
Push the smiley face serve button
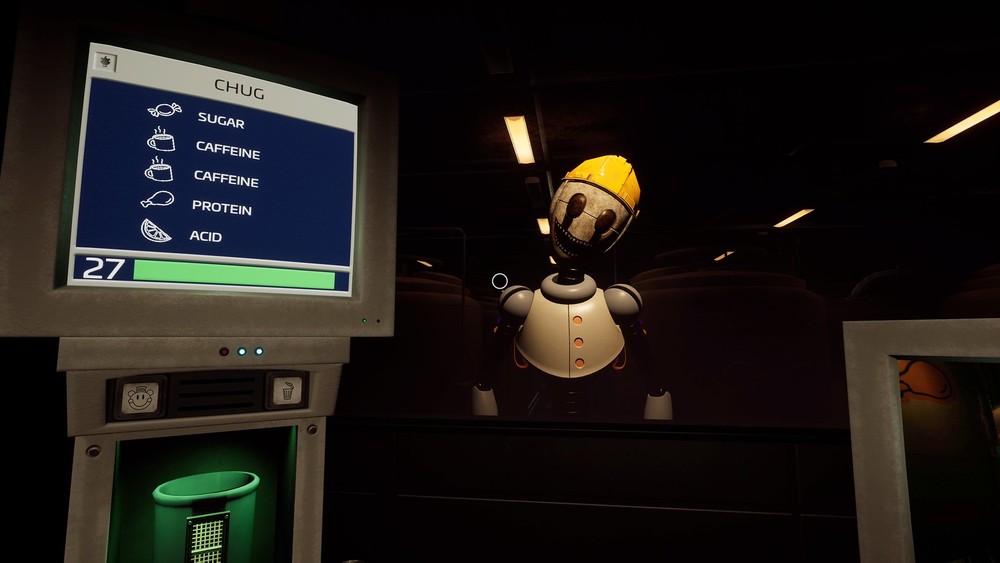(139, 397)
